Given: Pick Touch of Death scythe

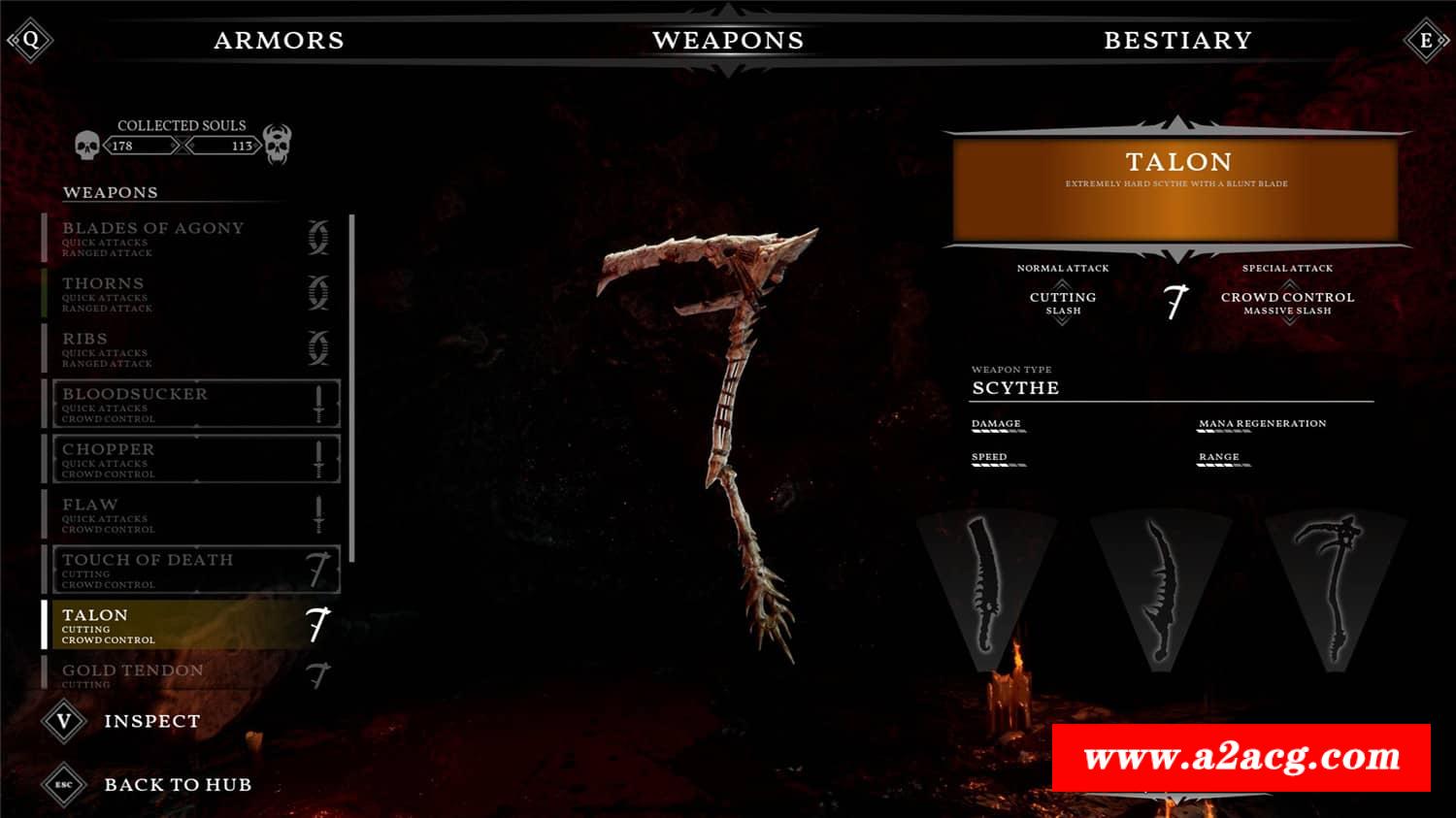Looking at the screenshot, I should tap(191, 570).
